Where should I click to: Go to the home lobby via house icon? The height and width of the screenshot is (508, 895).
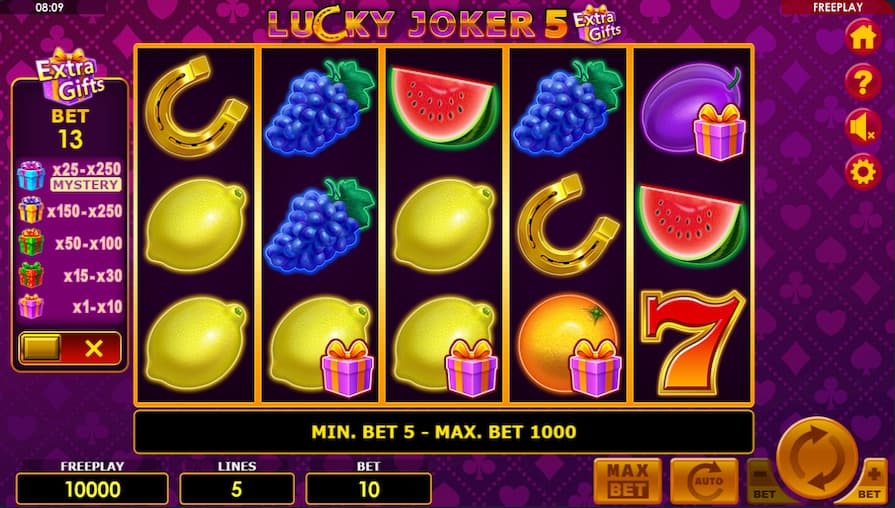click(862, 38)
